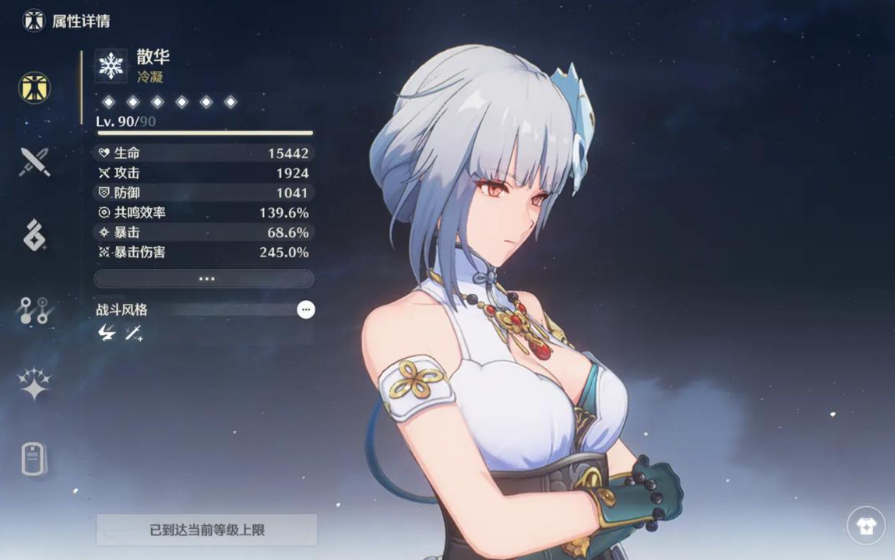The height and width of the screenshot is (560, 895).
Task: Open the Echo data bank tab
Action: click(35, 235)
